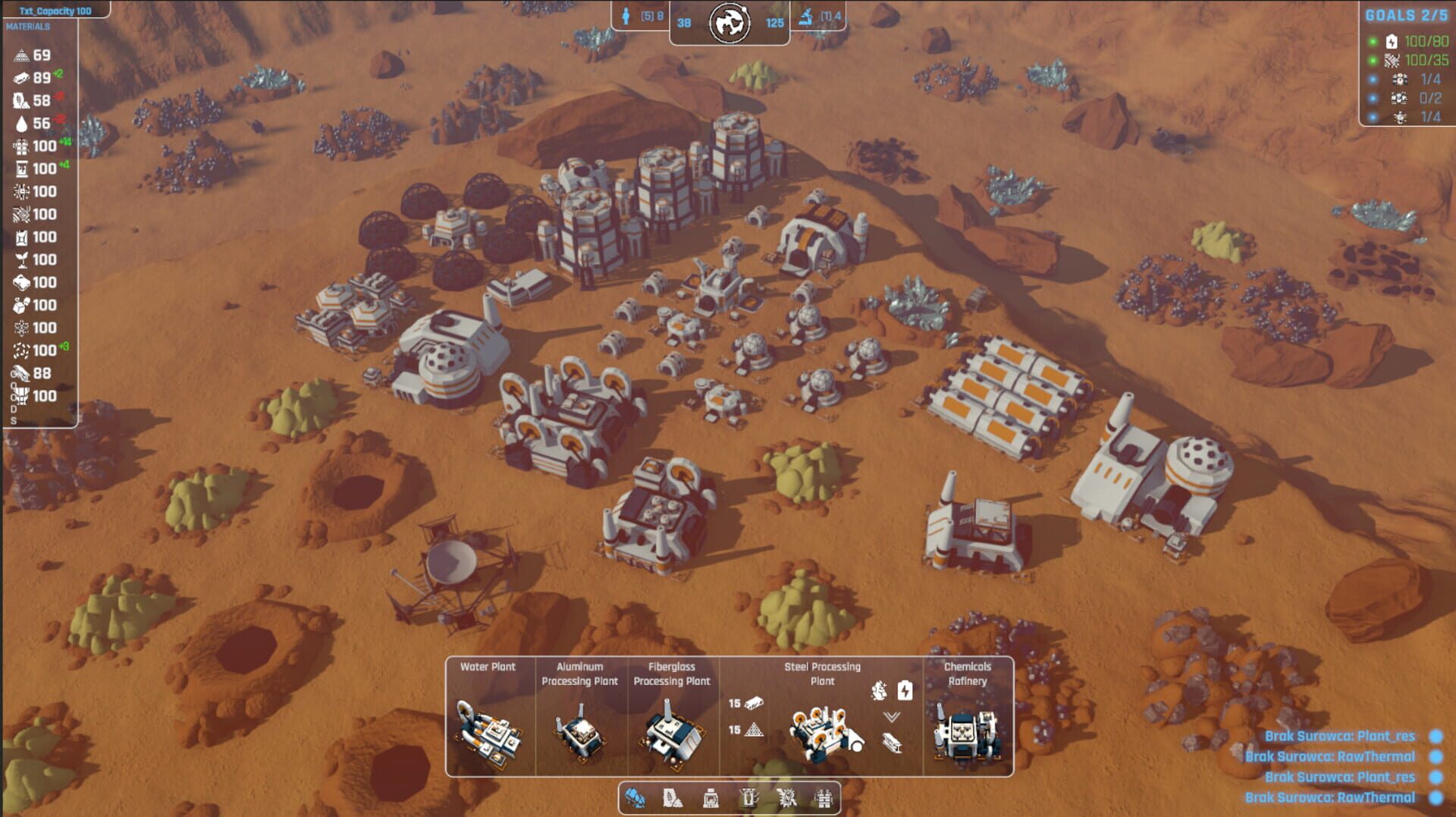This screenshot has width=1456, height=817.
Task: Switch to the blue crystal build category
Action: click(x=635, y=798)
